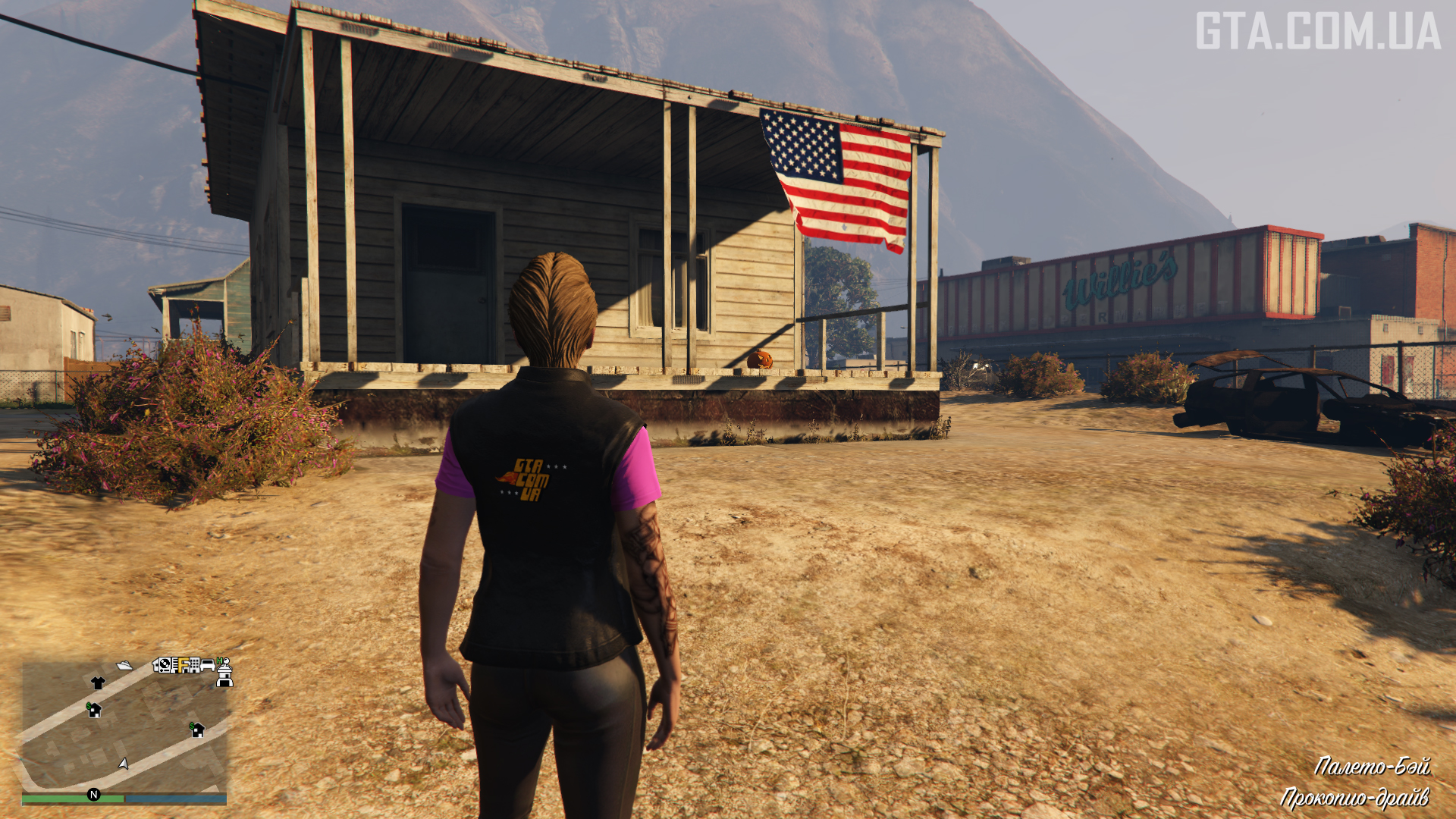Select the yacht blip on the minimap
The width and height of the screenshot is (1456, 819).
(x=124, y=666)
